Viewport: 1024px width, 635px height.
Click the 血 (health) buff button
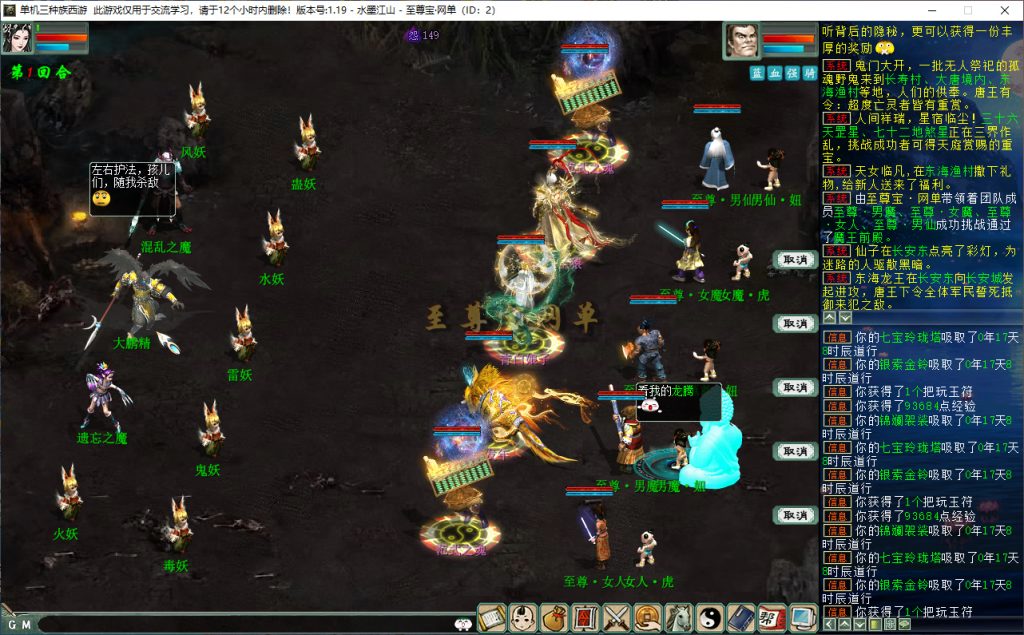point(774,73)
